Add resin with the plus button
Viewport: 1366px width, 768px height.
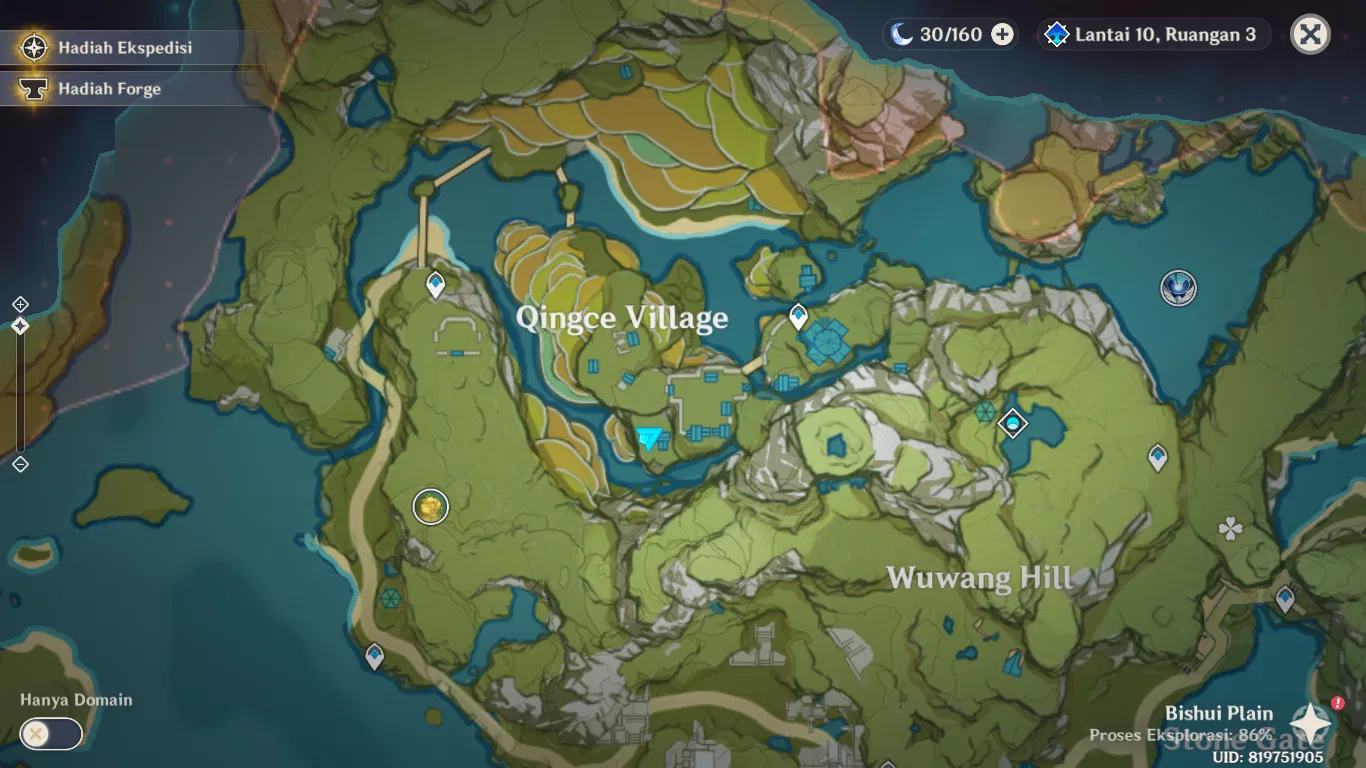(1002, 35)
